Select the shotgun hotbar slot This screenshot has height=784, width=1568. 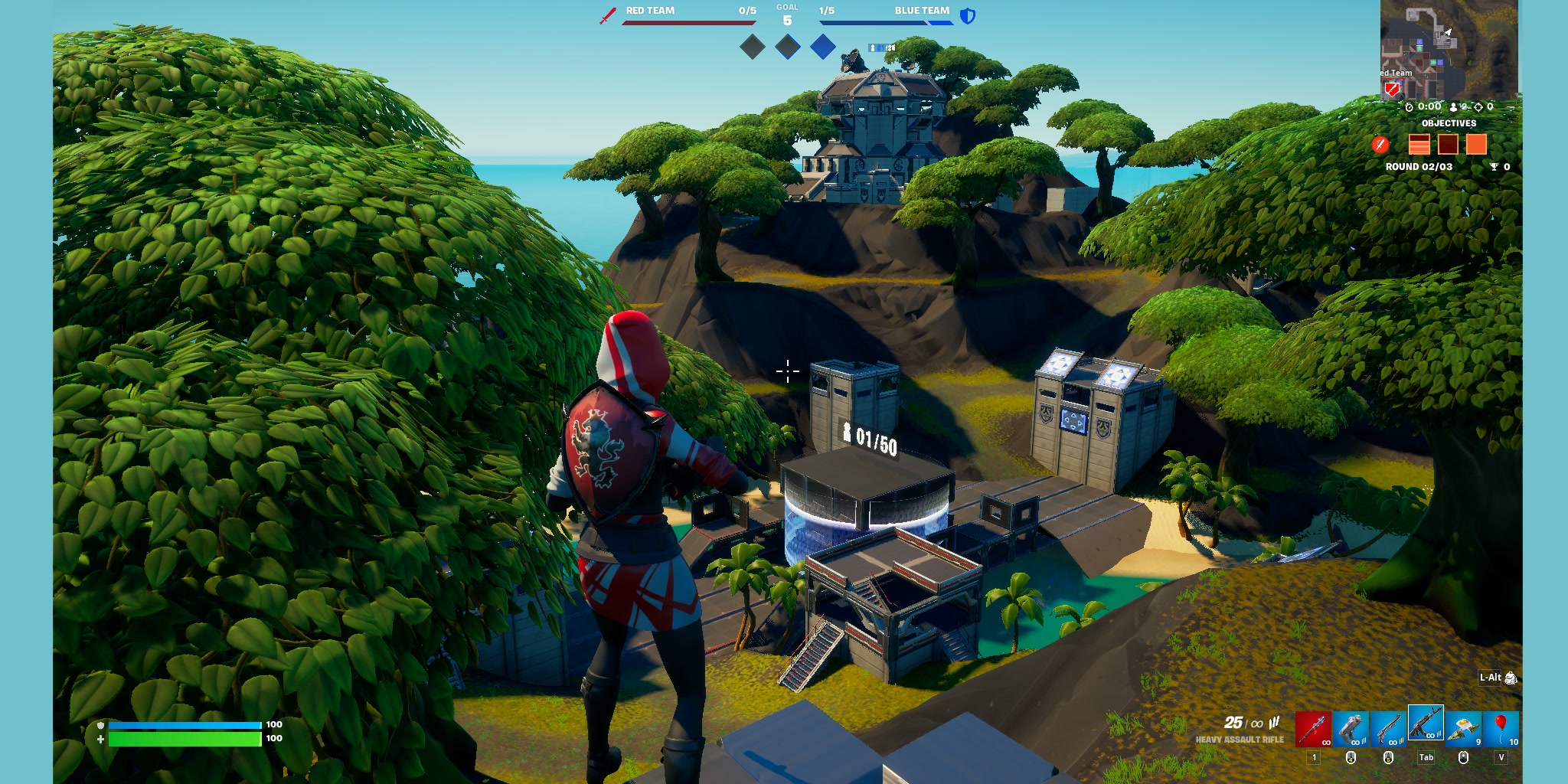point(1390,728)
